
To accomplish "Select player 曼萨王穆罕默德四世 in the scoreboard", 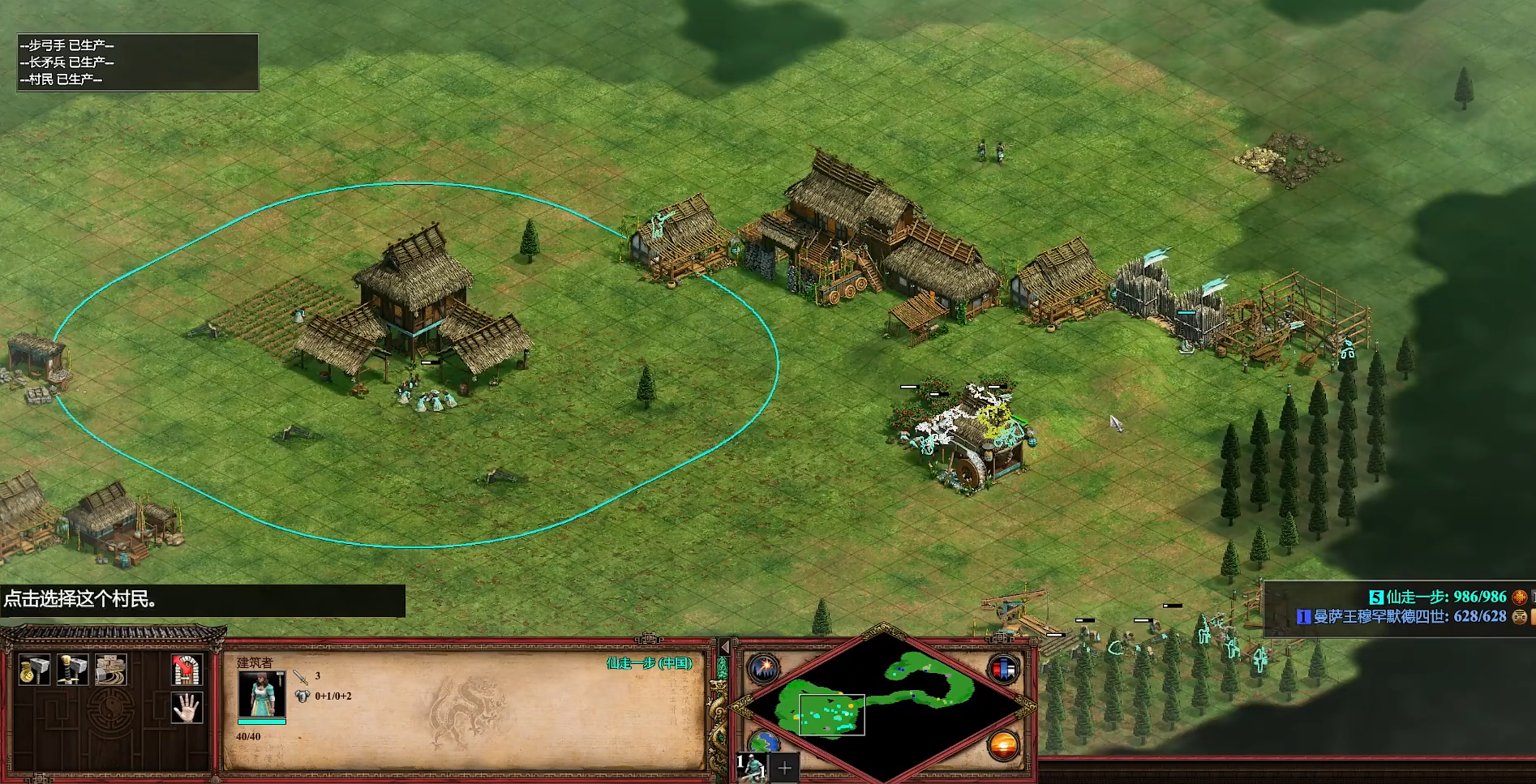I will pyautogui.click(x=1404, y=617).
